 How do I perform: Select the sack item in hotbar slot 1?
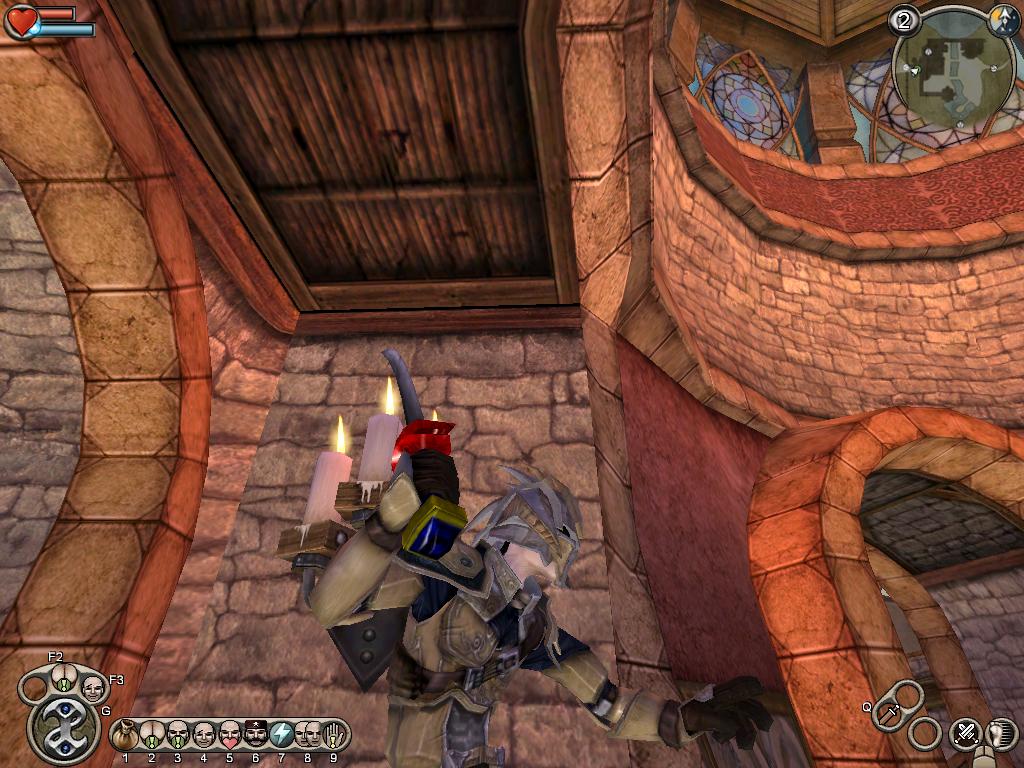pyautogui.click(x=125, y=736)
